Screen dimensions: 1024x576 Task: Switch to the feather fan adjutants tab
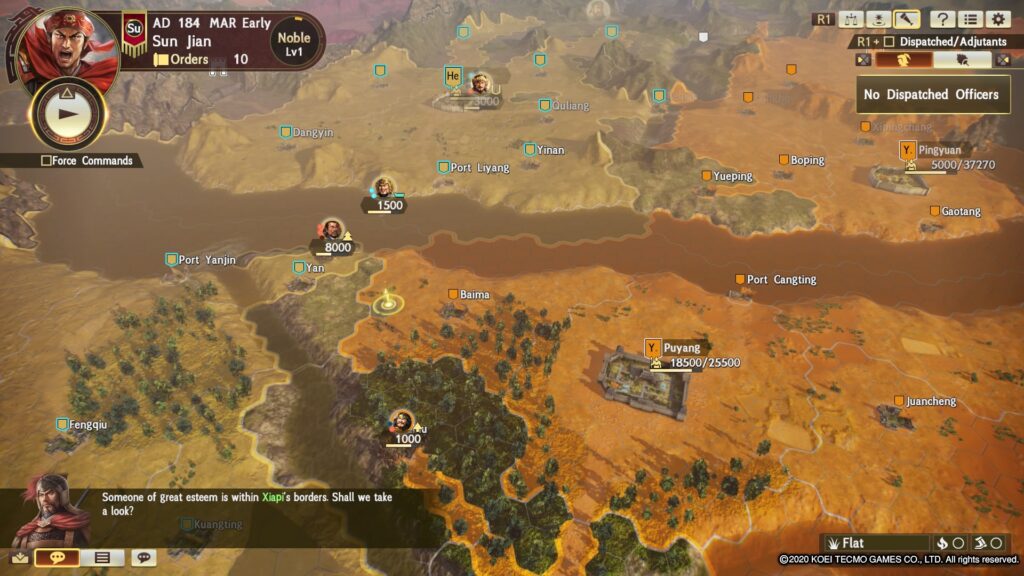click(x=963, y=60)
